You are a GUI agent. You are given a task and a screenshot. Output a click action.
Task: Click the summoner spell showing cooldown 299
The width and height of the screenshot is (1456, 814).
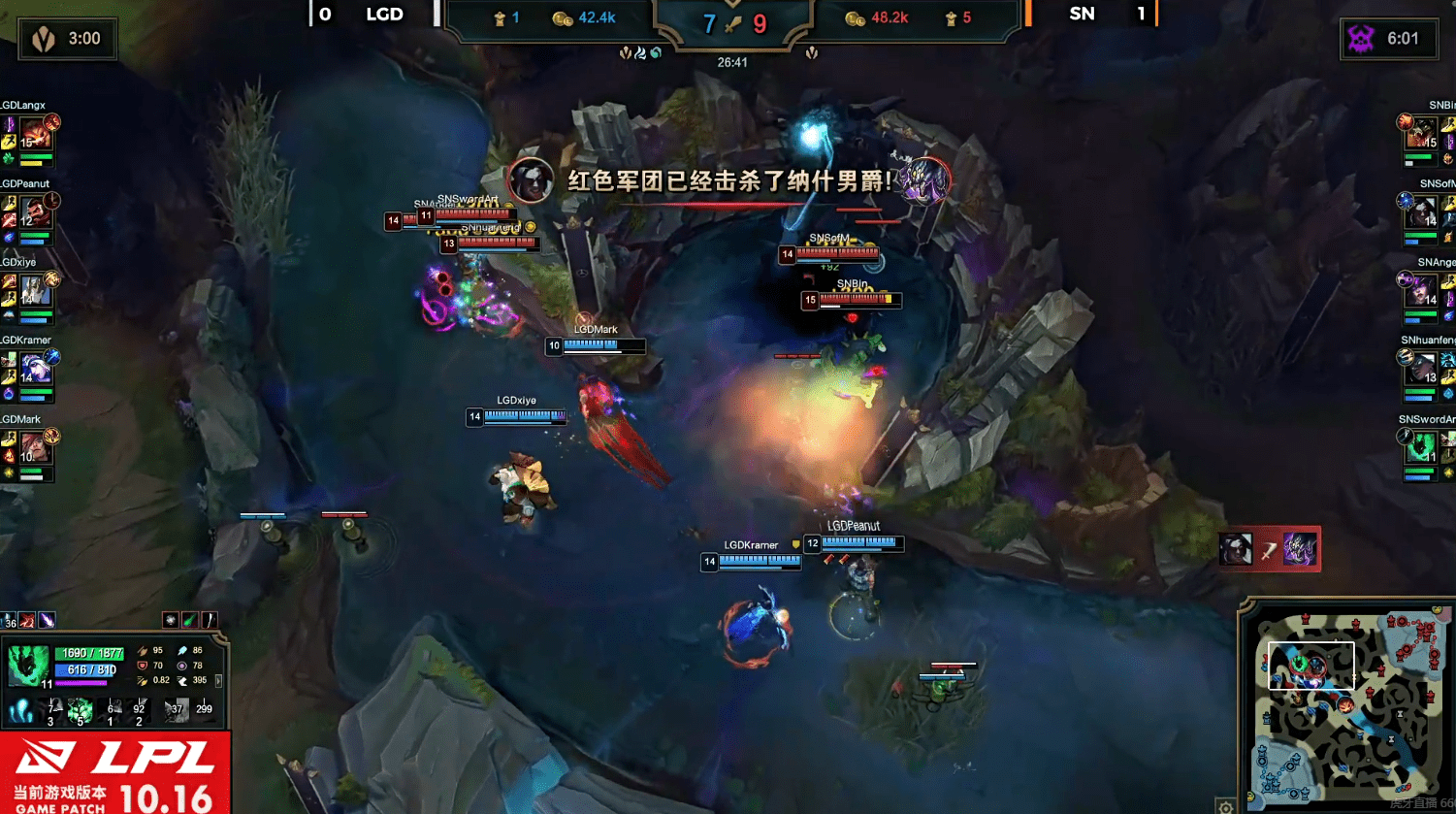point(204,711)
